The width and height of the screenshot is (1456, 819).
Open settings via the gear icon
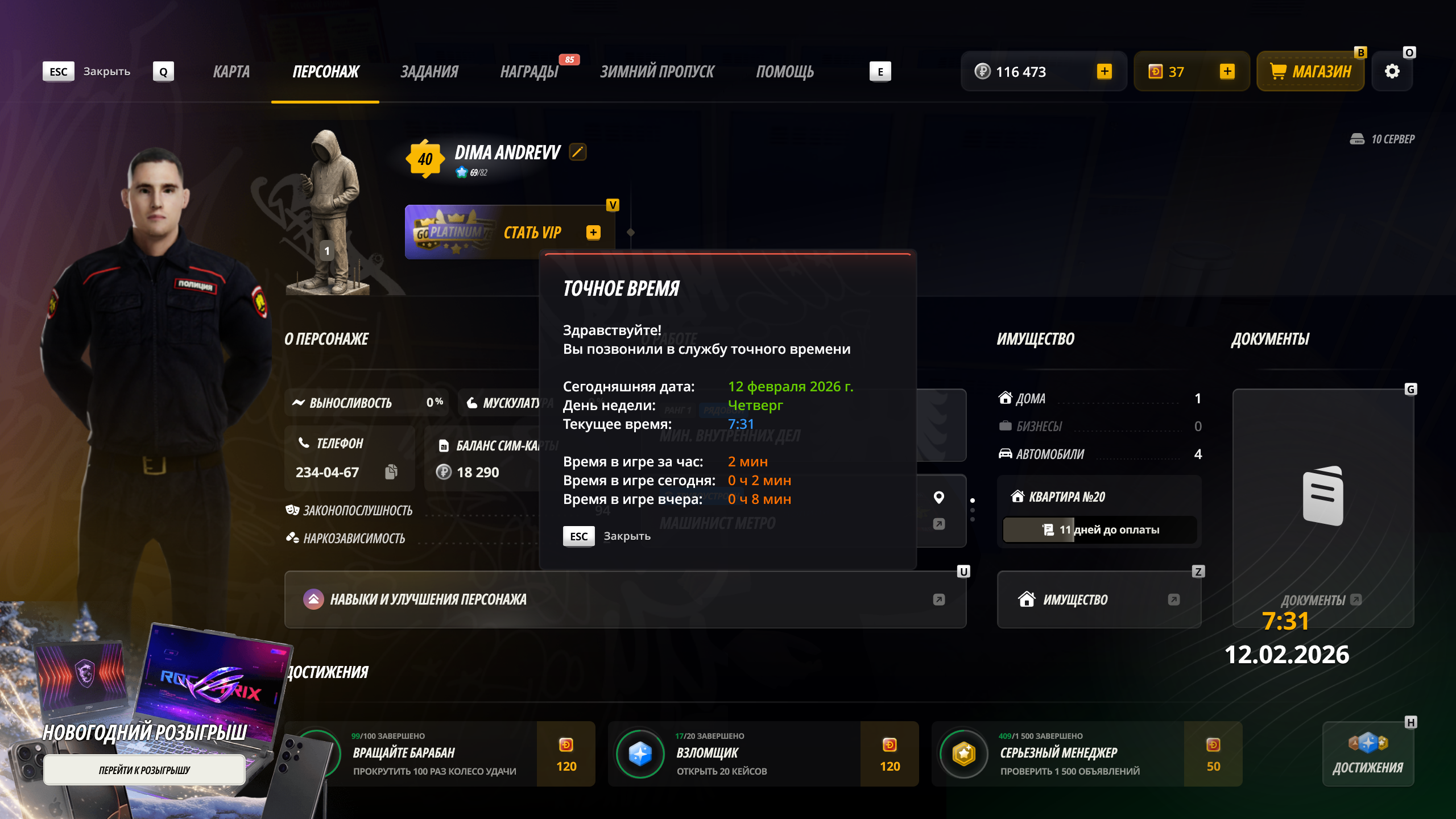point(1392,72)
